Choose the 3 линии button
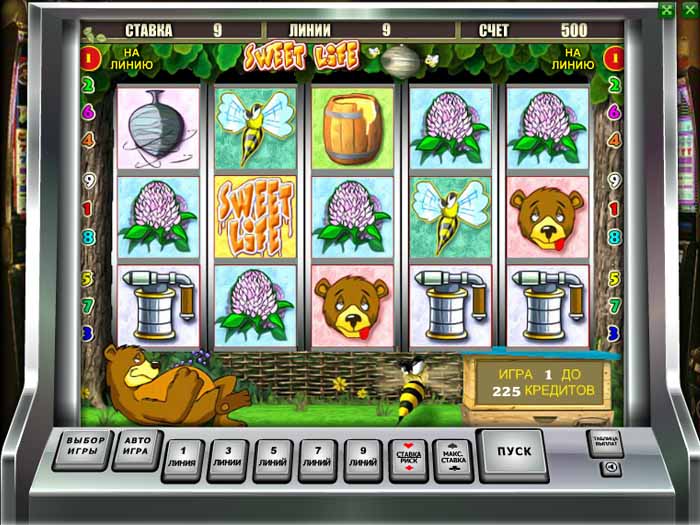Image resolution: width=700 pixels, height=525 pixels. click(230, 458)
